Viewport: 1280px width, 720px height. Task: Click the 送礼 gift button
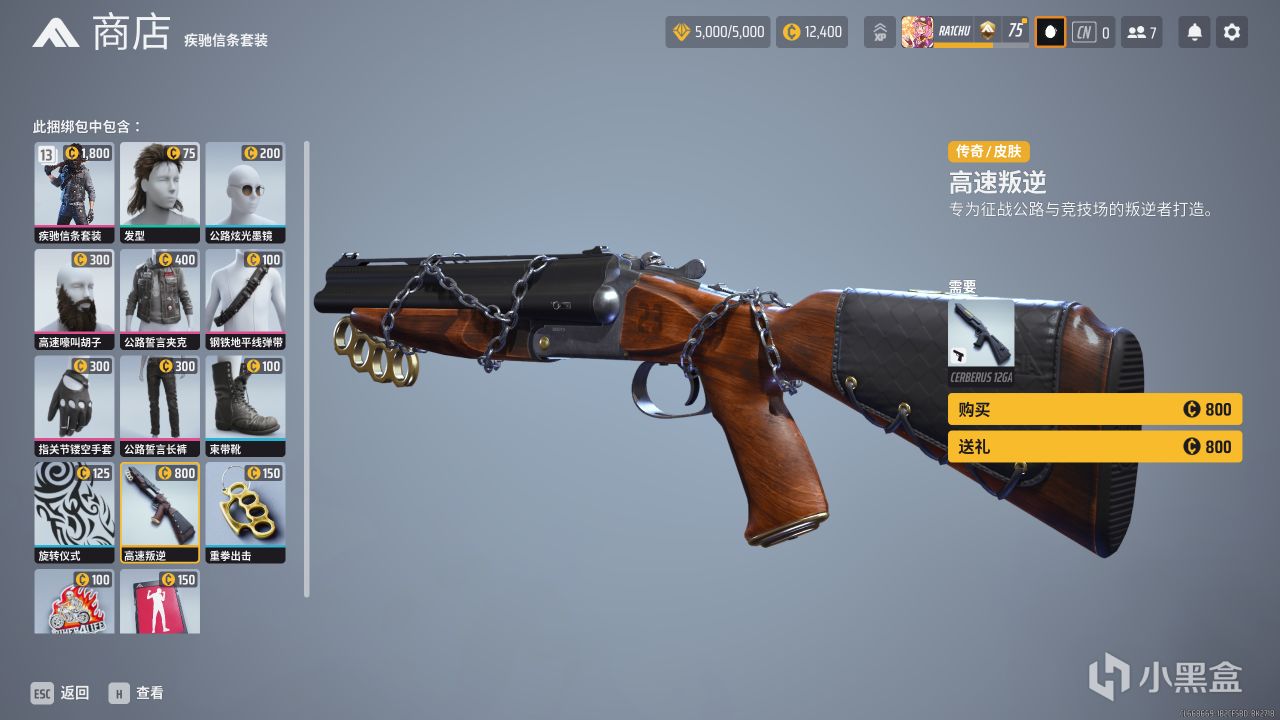(1094, 447)
